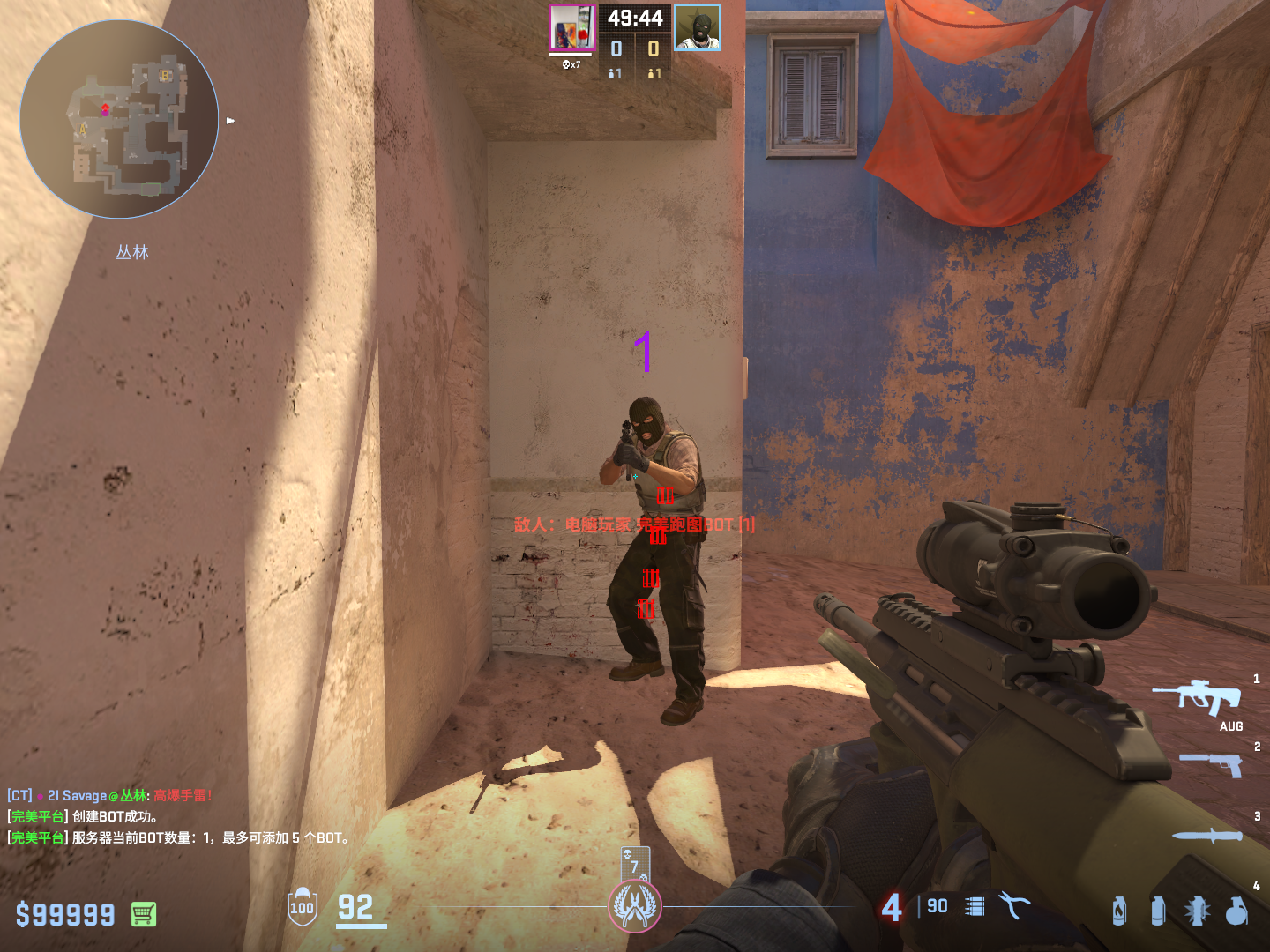Image resolution: width=1270 pixels, height=952 pixels.
Task: Select the HE grenade icon
Action: 1236,910
